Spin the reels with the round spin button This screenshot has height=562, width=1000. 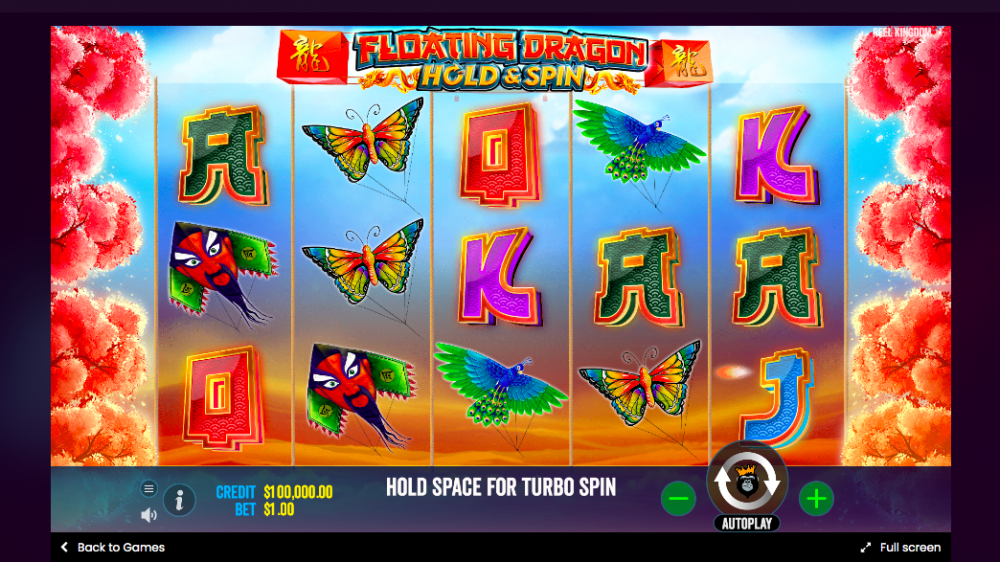point(747,482)
